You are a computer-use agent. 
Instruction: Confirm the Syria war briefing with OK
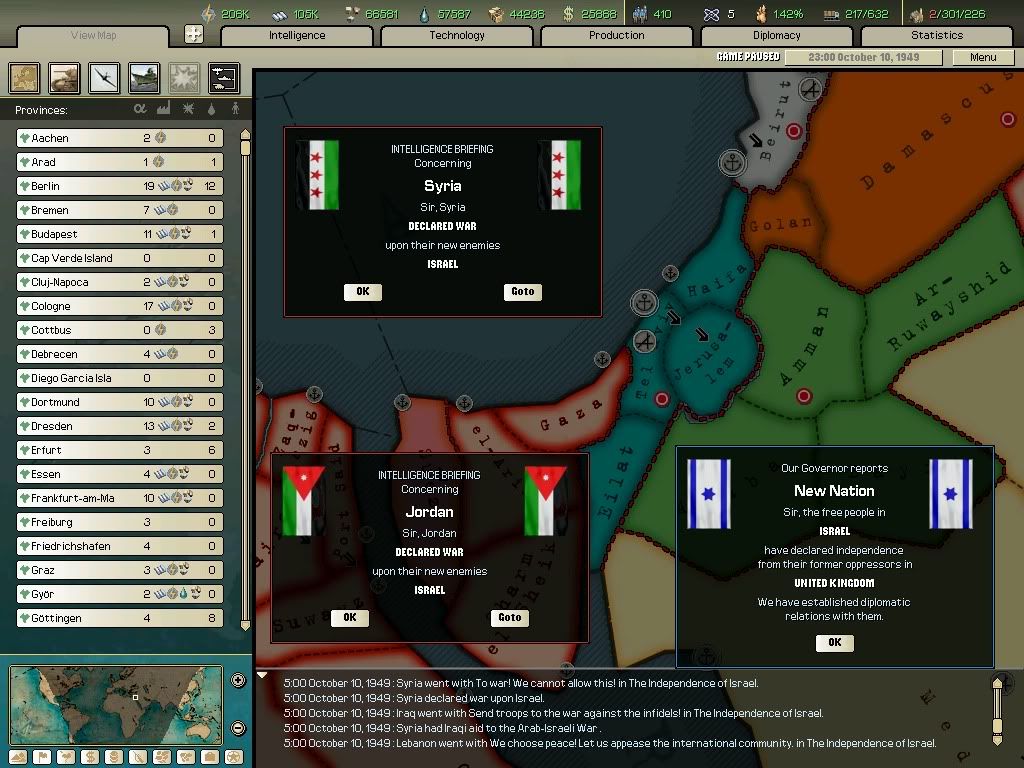[x=362, y=292]
